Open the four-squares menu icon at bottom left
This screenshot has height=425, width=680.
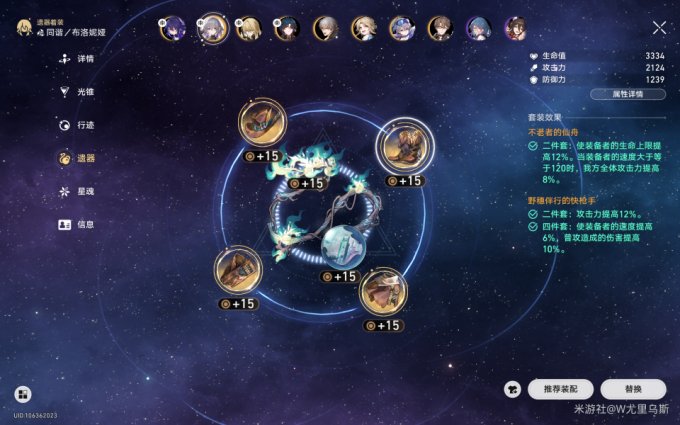[22, 394]
